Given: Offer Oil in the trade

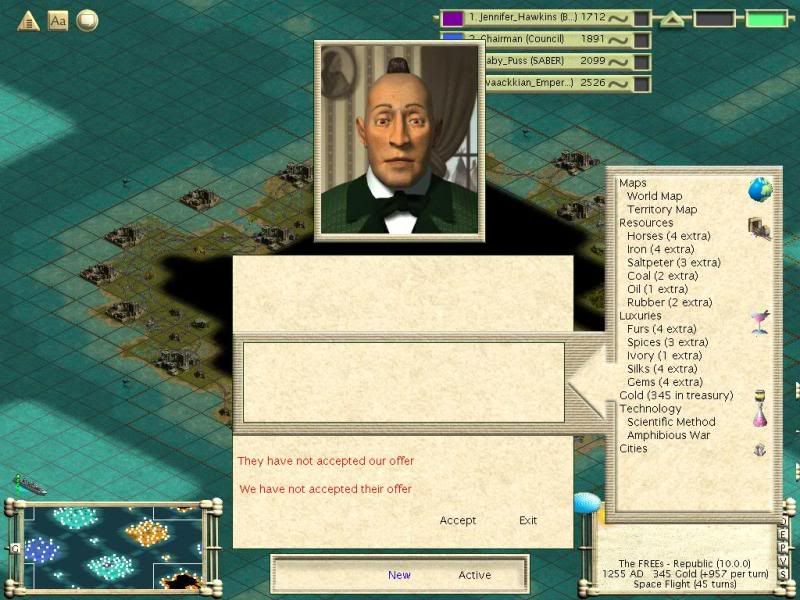Looking at the screenshot, I should tap(658, 289).
